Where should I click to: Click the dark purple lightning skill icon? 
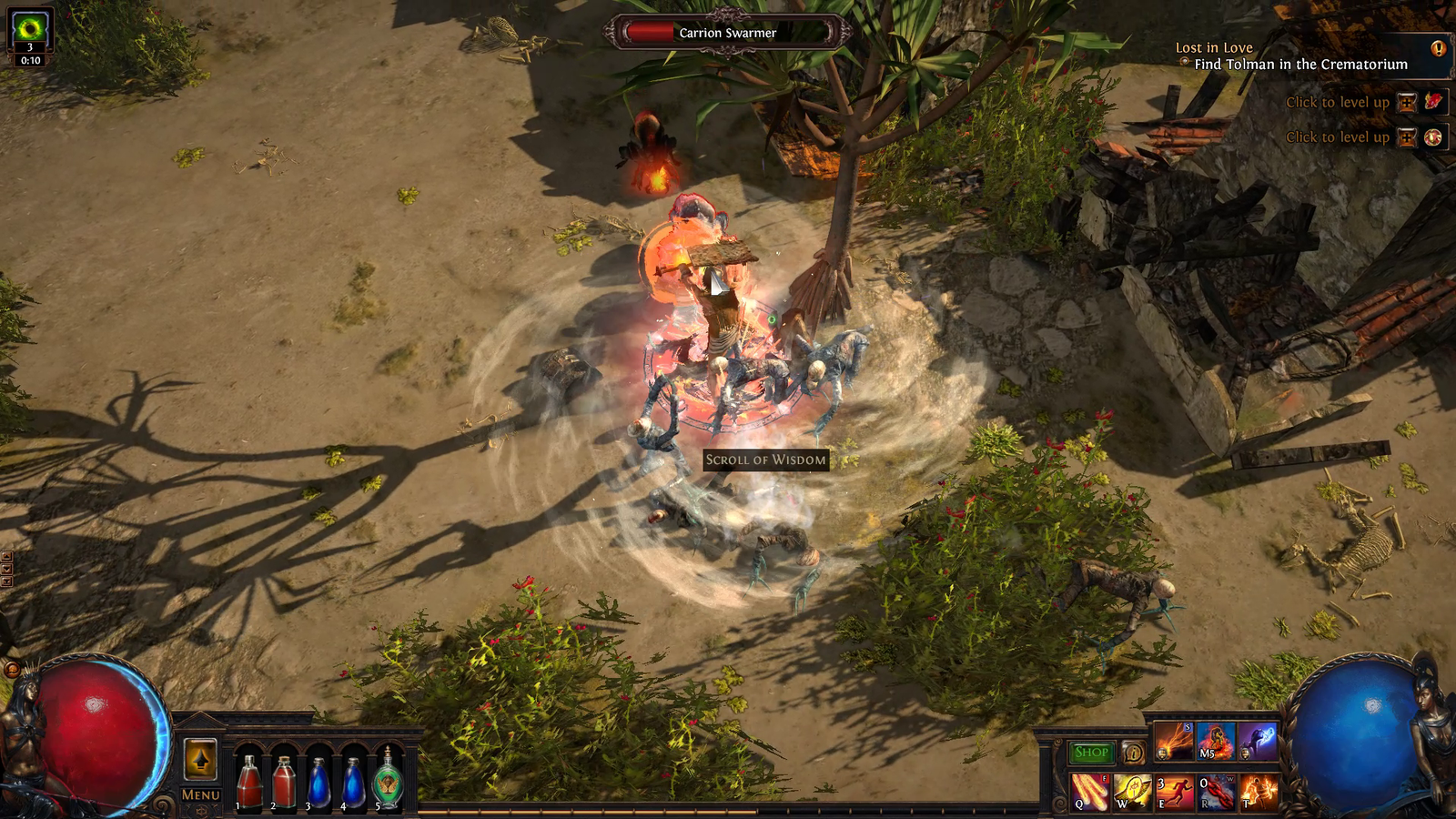click(1259, 743)
